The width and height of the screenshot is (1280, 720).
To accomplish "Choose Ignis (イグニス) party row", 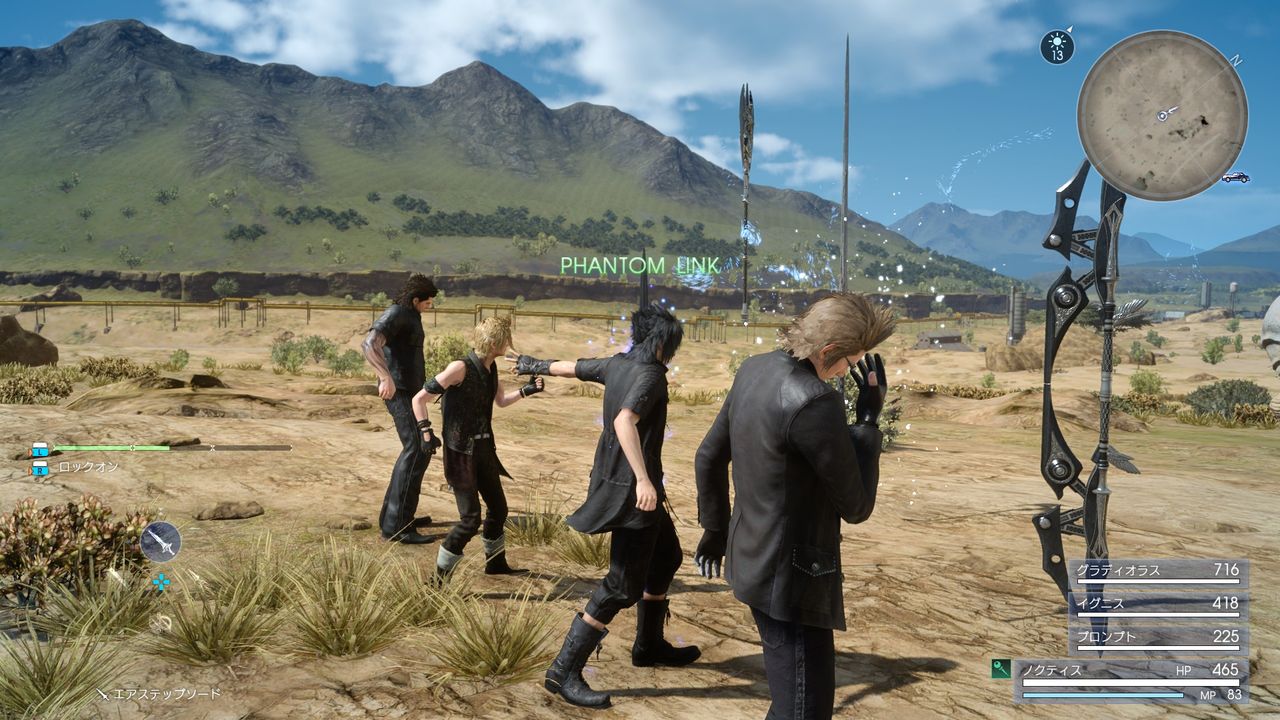I will 1158,604.
